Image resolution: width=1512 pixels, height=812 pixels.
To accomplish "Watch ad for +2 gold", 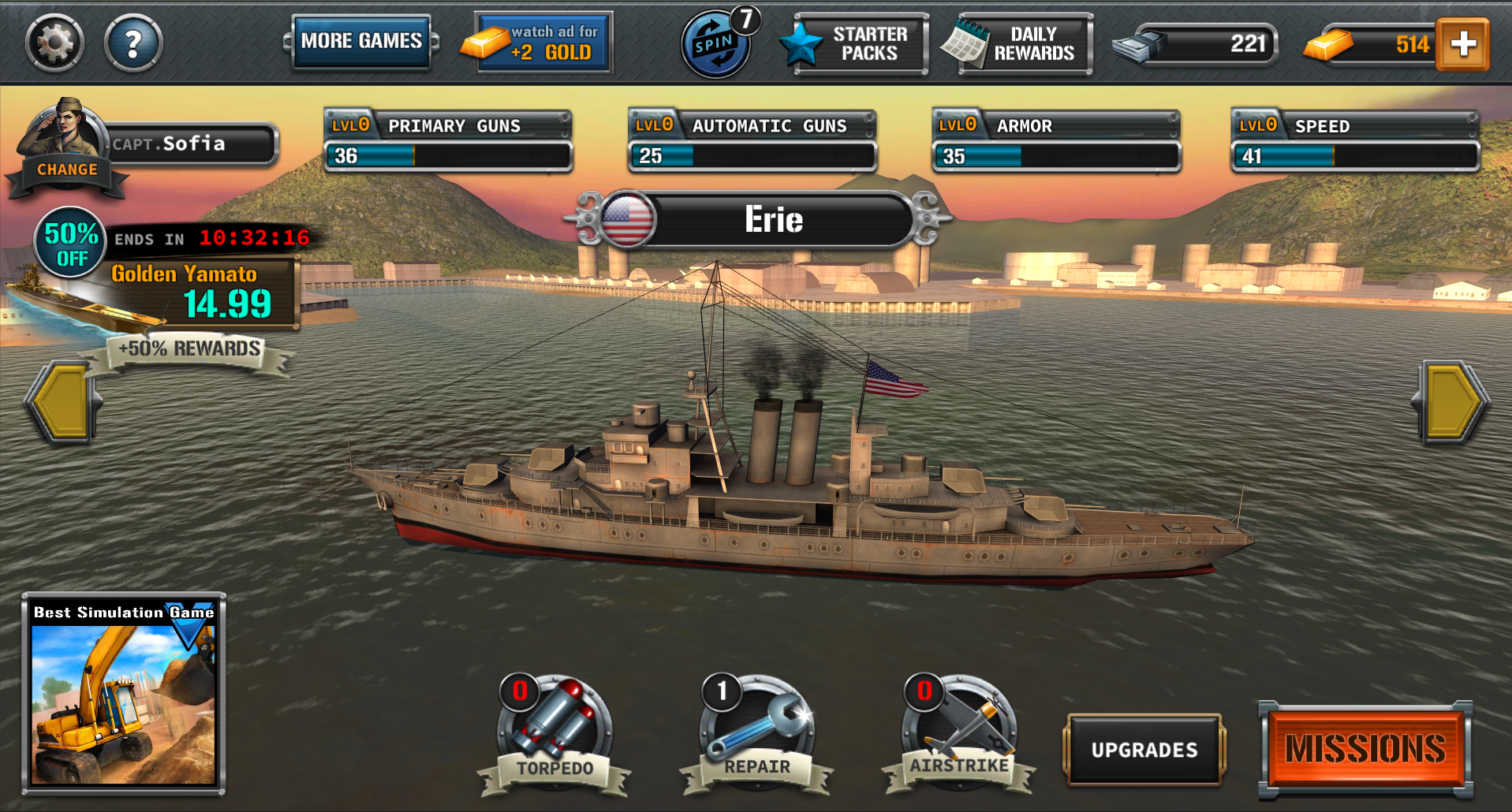I will coord(543,43).
